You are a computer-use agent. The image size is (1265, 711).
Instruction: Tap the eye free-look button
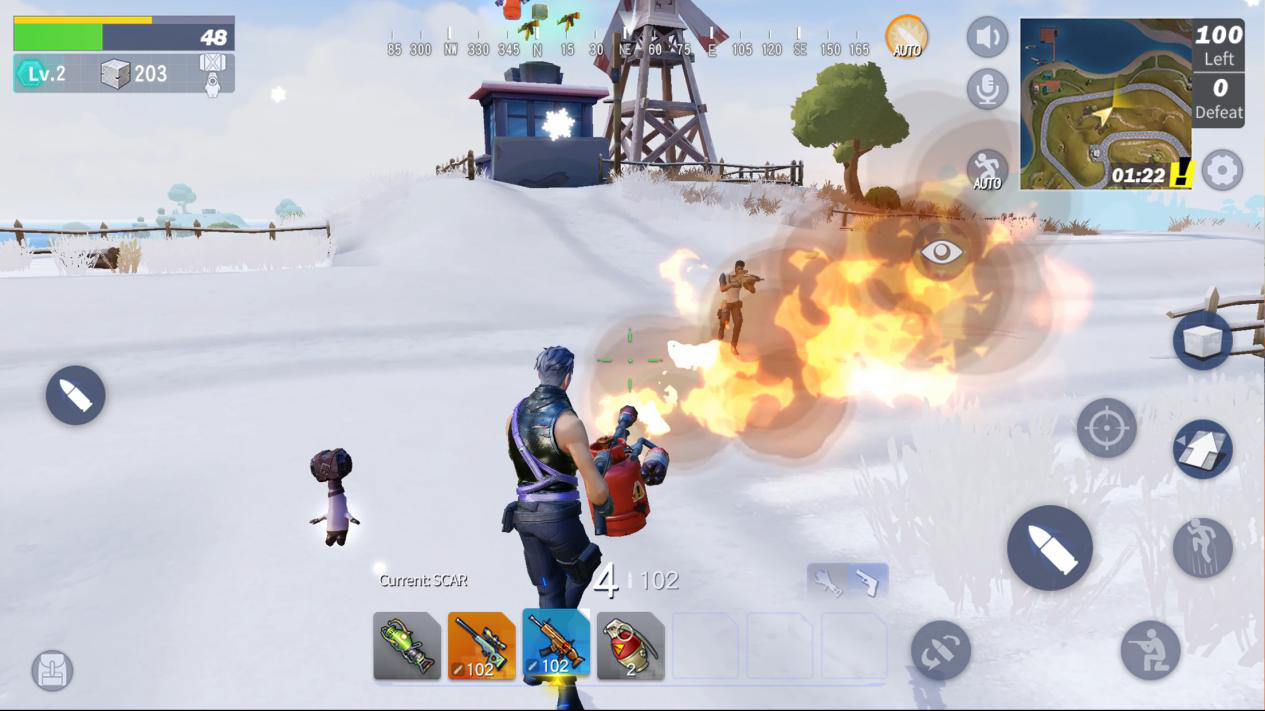pos(941,252)
